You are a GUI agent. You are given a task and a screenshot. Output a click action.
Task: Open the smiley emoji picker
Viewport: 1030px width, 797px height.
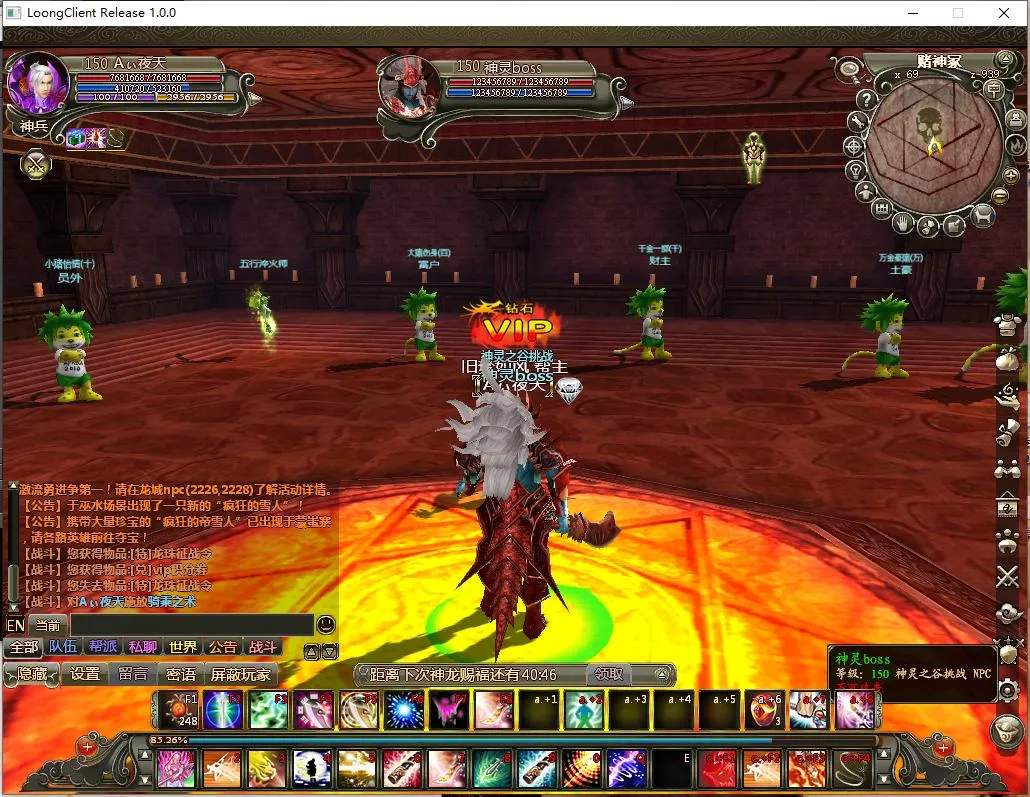click(x=326, y=625)
